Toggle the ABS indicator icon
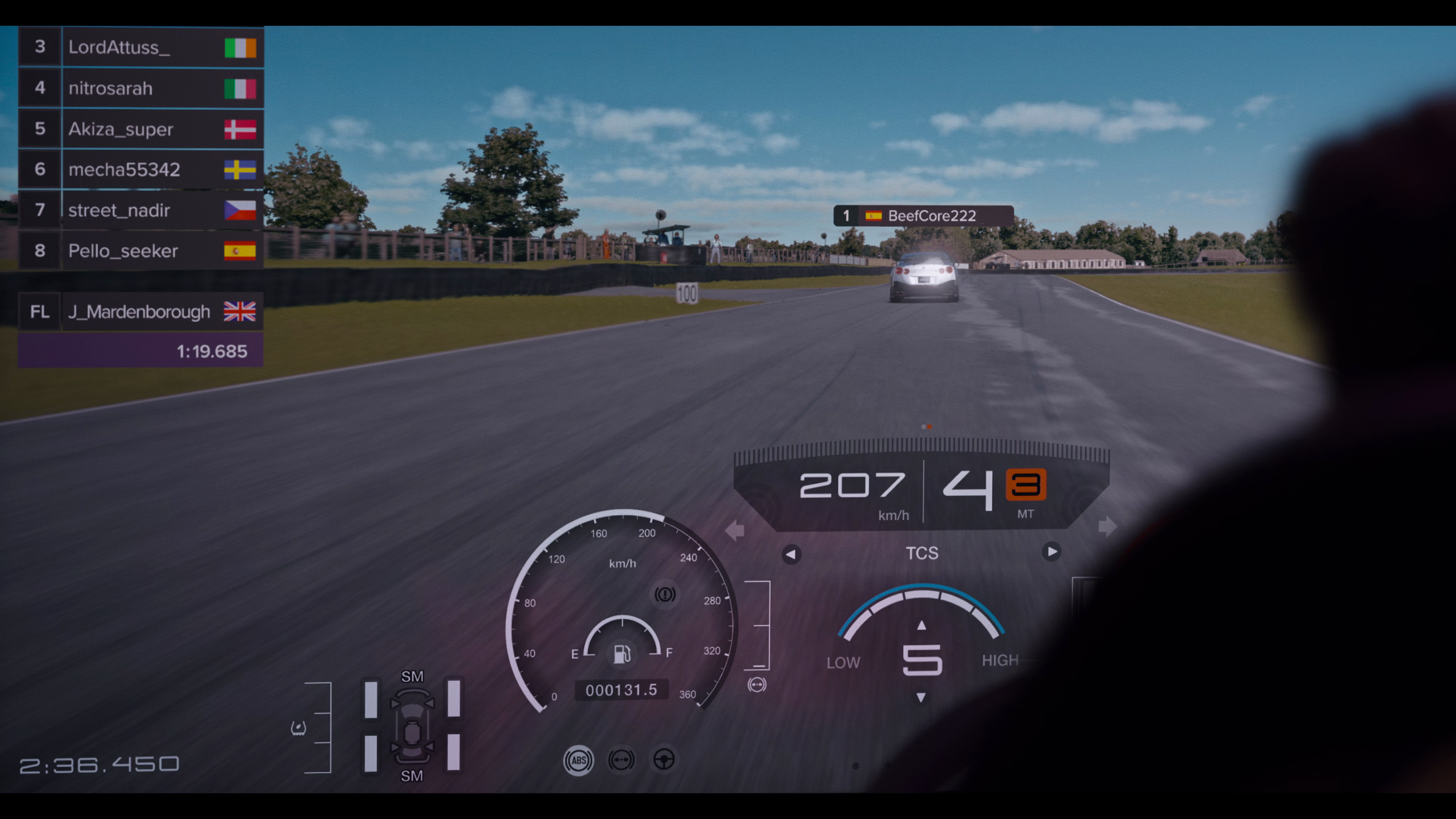 578,760
